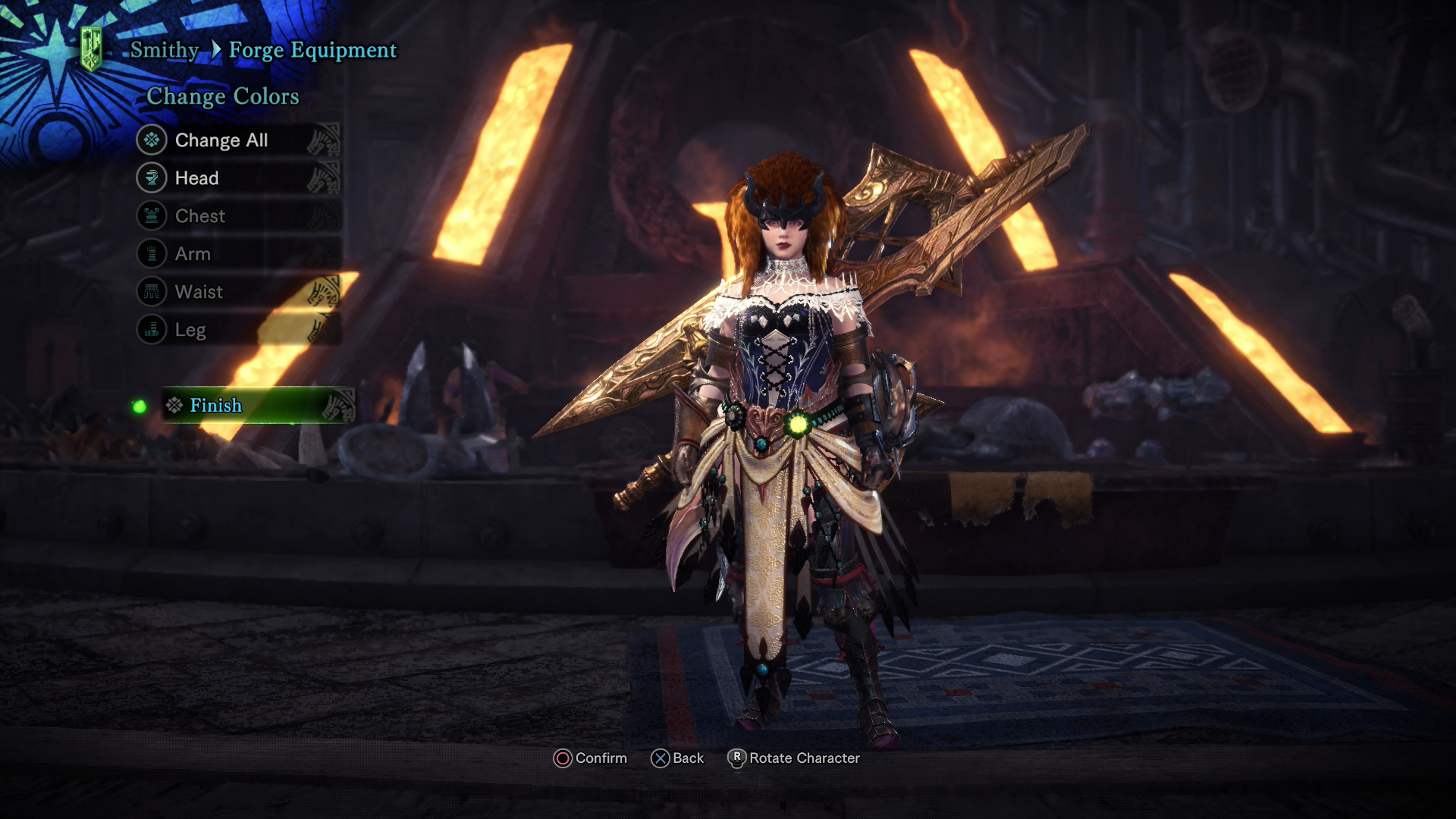The width and height of the screenshot is (1456, 819).
Task: Click the X Back button icon
Action: pyautogui.click(x=660, y=758)
